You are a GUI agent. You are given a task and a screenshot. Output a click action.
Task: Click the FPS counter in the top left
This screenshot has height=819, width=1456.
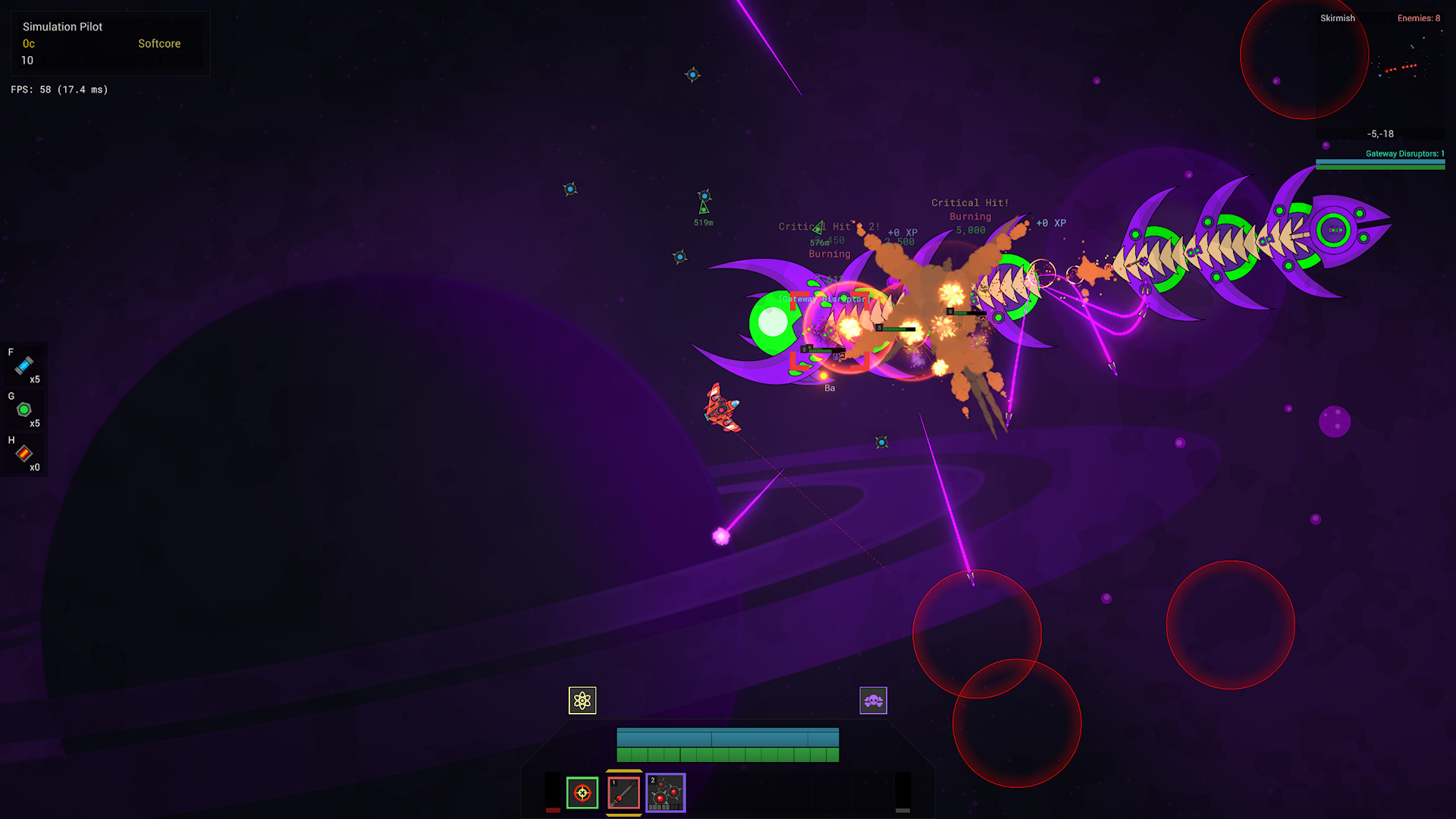(58, 89)
